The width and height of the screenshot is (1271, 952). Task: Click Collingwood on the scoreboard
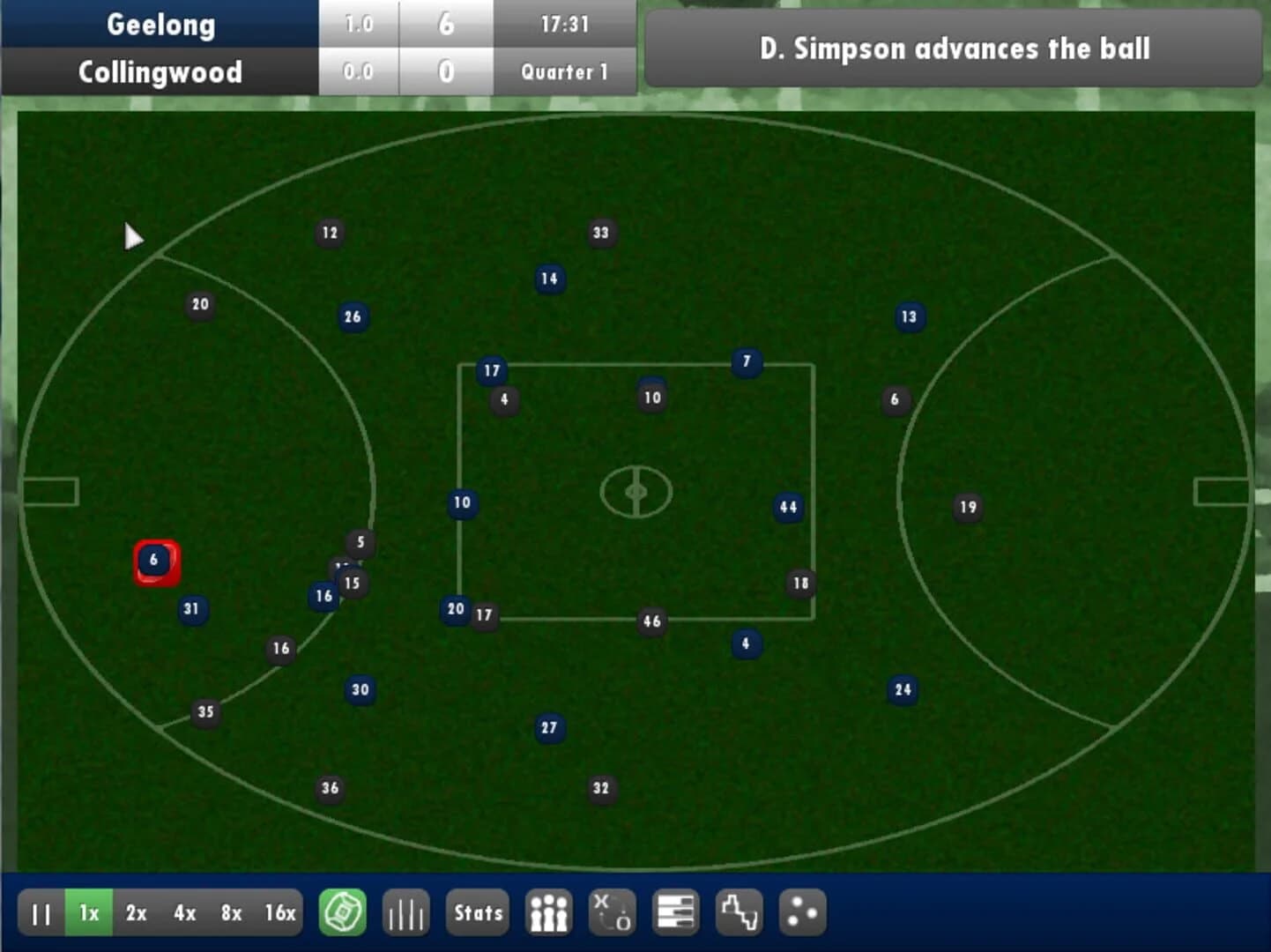[160, 72]
